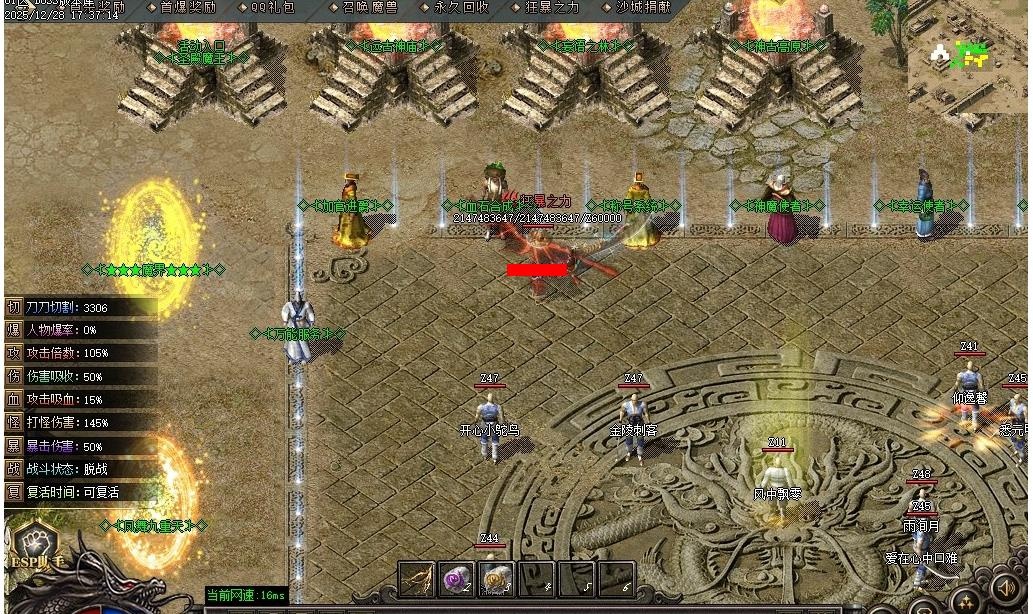This screenshot has width=1033, height=614.
Task: Open the QQ礼包 gift pack menu
Action: (x=272, y=7)
